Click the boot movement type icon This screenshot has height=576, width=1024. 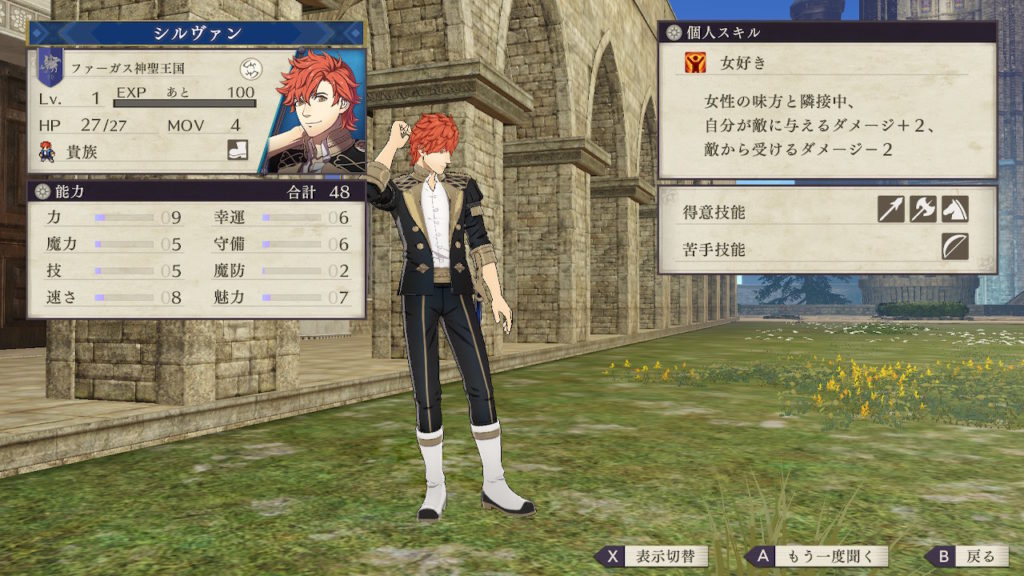(x=238, y=151)
